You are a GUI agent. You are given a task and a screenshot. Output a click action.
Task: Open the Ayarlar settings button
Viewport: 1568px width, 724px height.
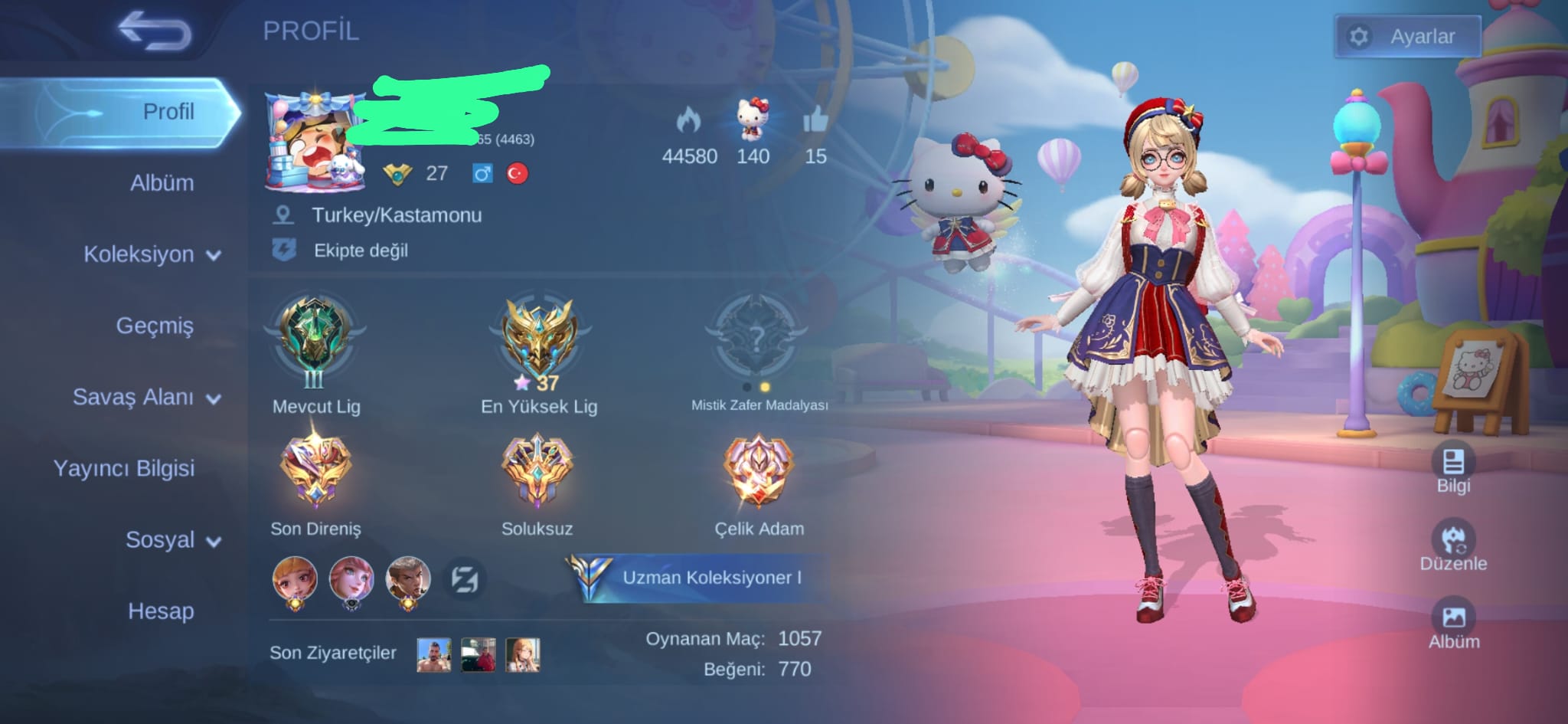(x=1407, y=36)
